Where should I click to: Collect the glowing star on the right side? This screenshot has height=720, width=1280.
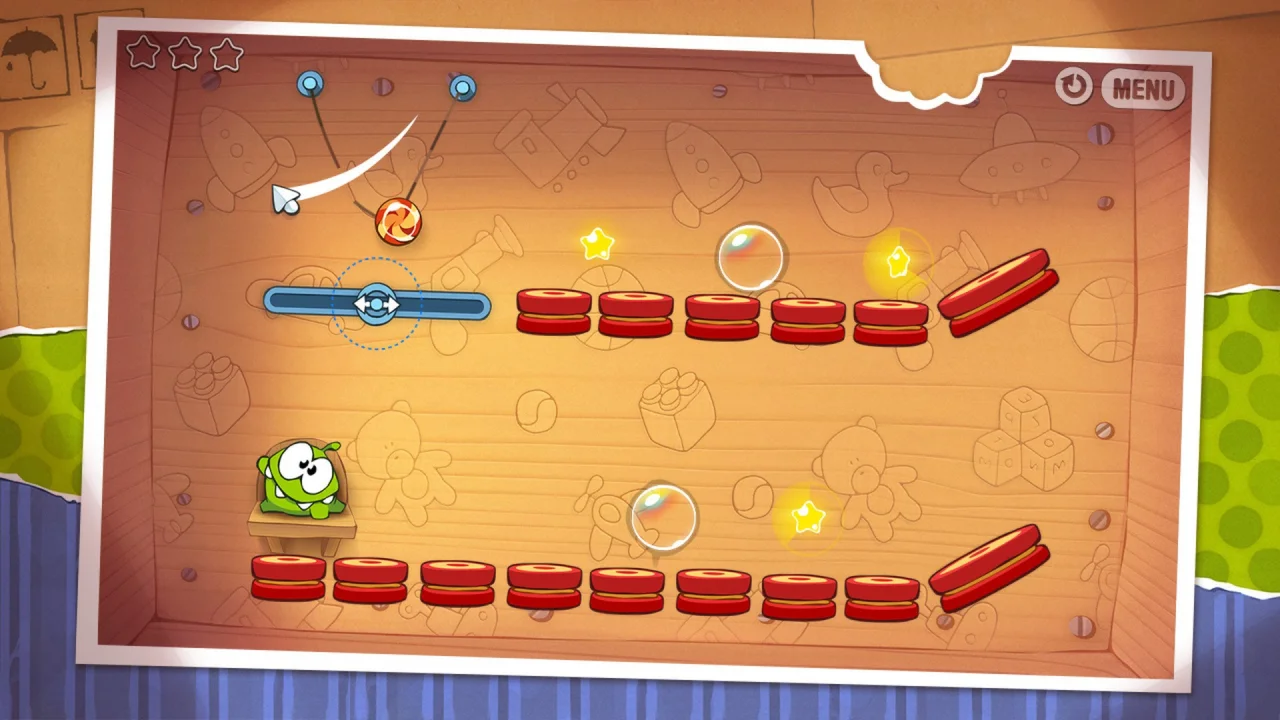[896, 260]
